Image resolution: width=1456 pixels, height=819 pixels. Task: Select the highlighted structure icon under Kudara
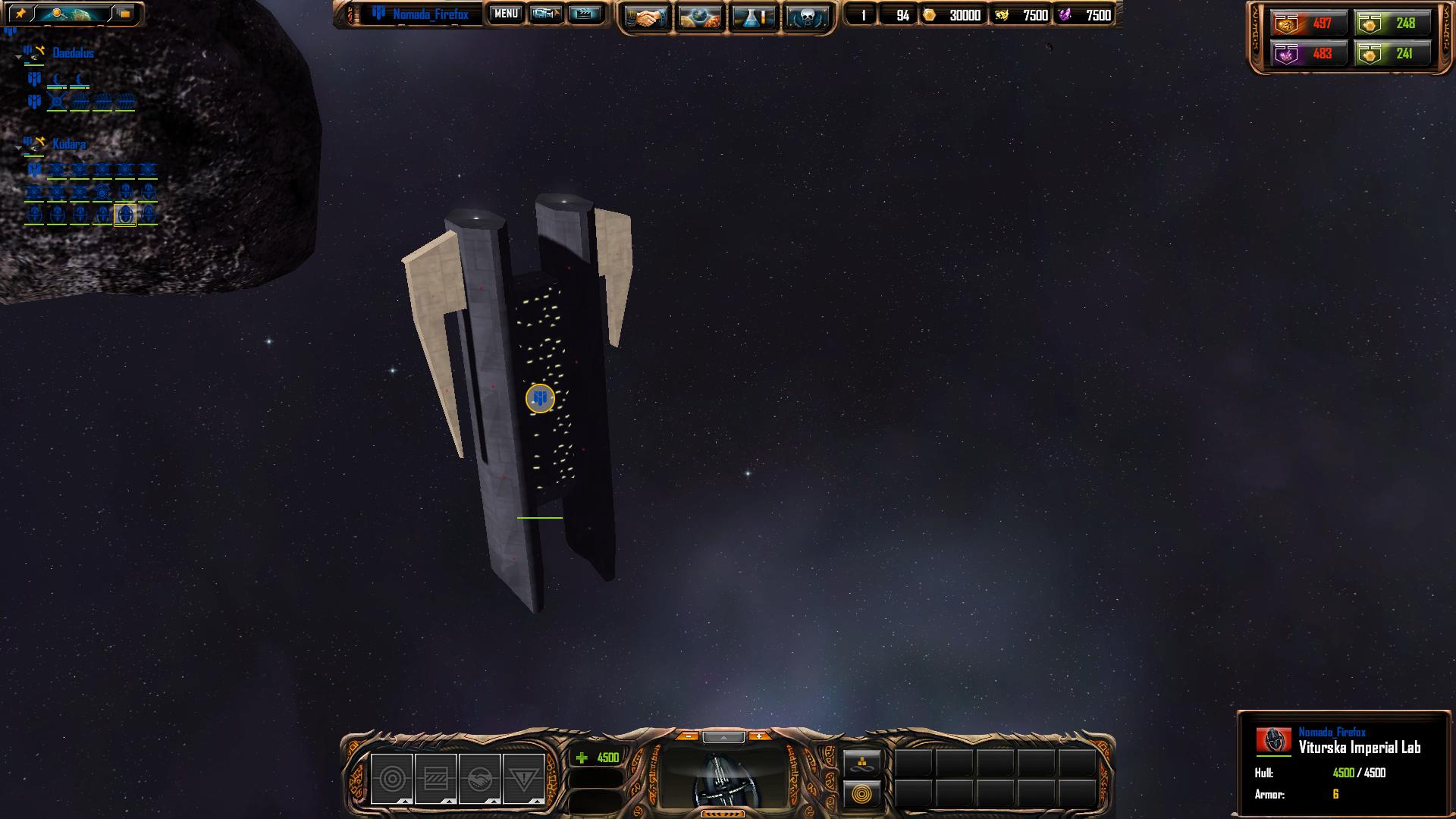pyautogui.click(x=125, y=215)
